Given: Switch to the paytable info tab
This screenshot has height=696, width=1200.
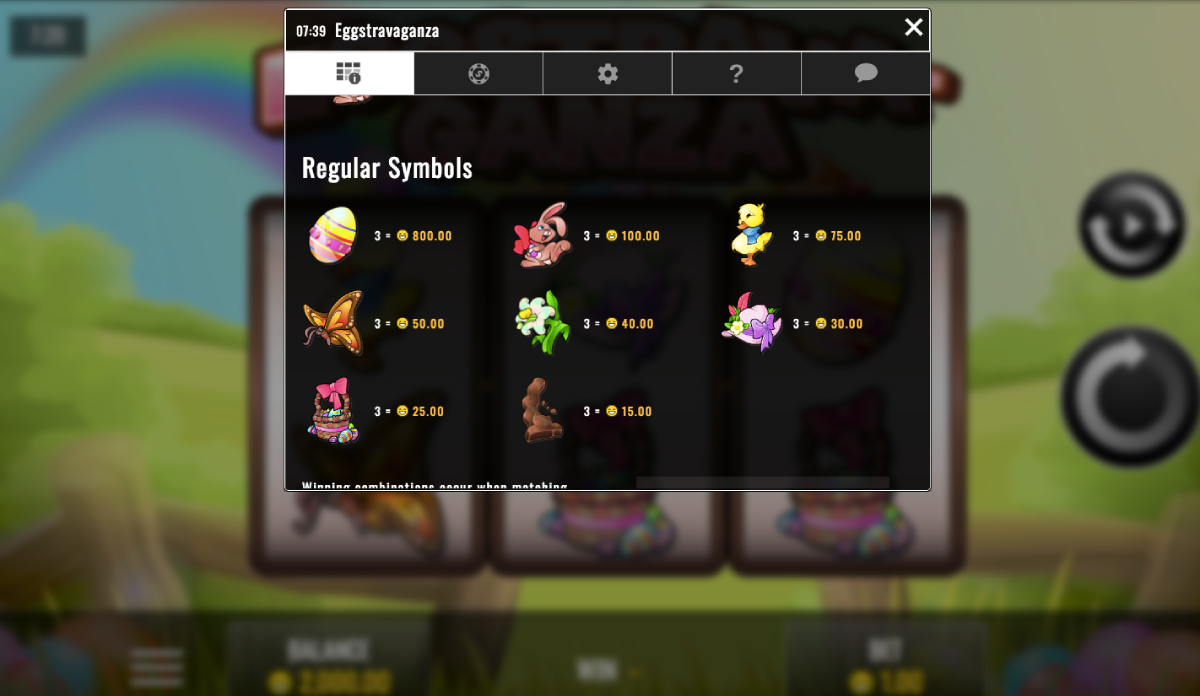Looking at the screenshot, I should click(x=349, y=73).
